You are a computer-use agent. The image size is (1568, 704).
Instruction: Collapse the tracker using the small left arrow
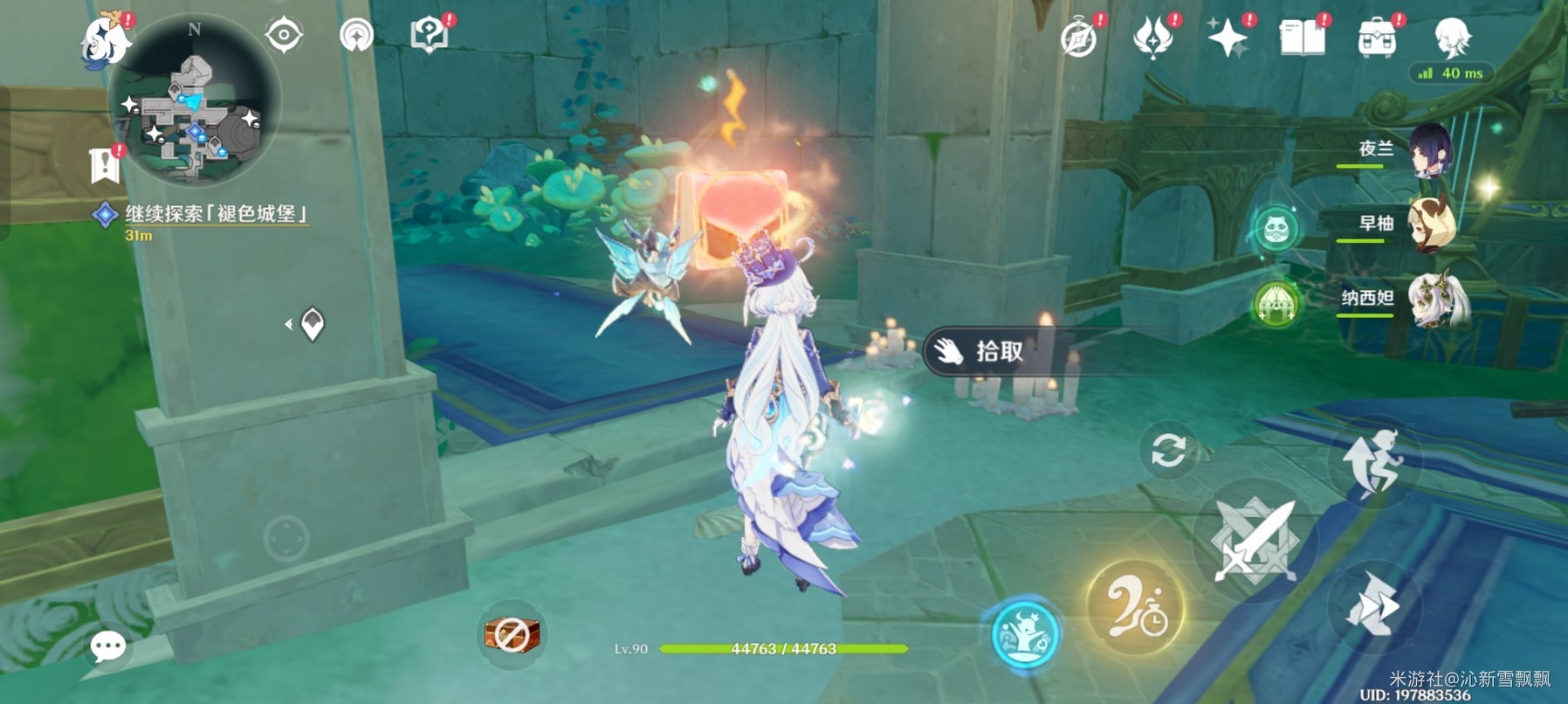pyautogui.click(x=289, y=323)
